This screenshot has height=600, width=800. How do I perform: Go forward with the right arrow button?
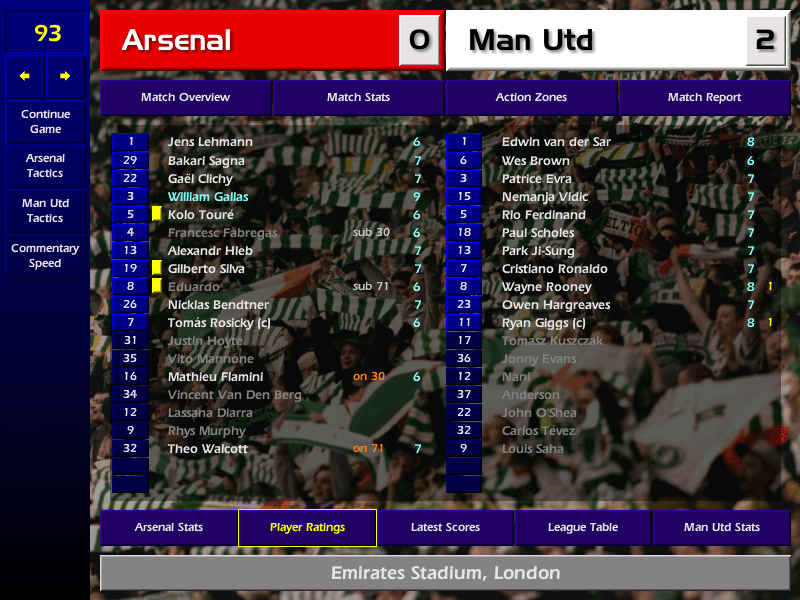(65, 76)
